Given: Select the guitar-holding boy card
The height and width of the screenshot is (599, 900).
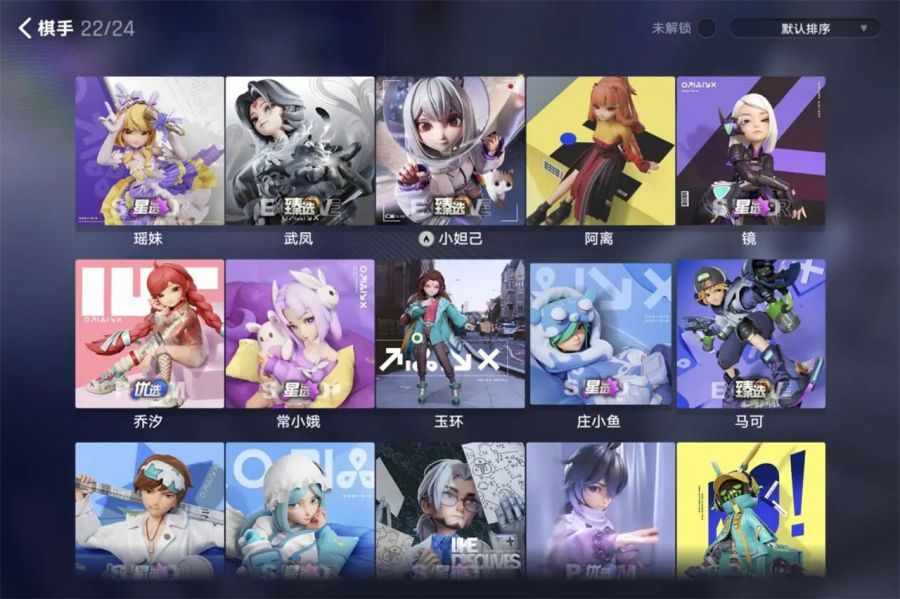Looking at the screenshot, I should 150,510.
